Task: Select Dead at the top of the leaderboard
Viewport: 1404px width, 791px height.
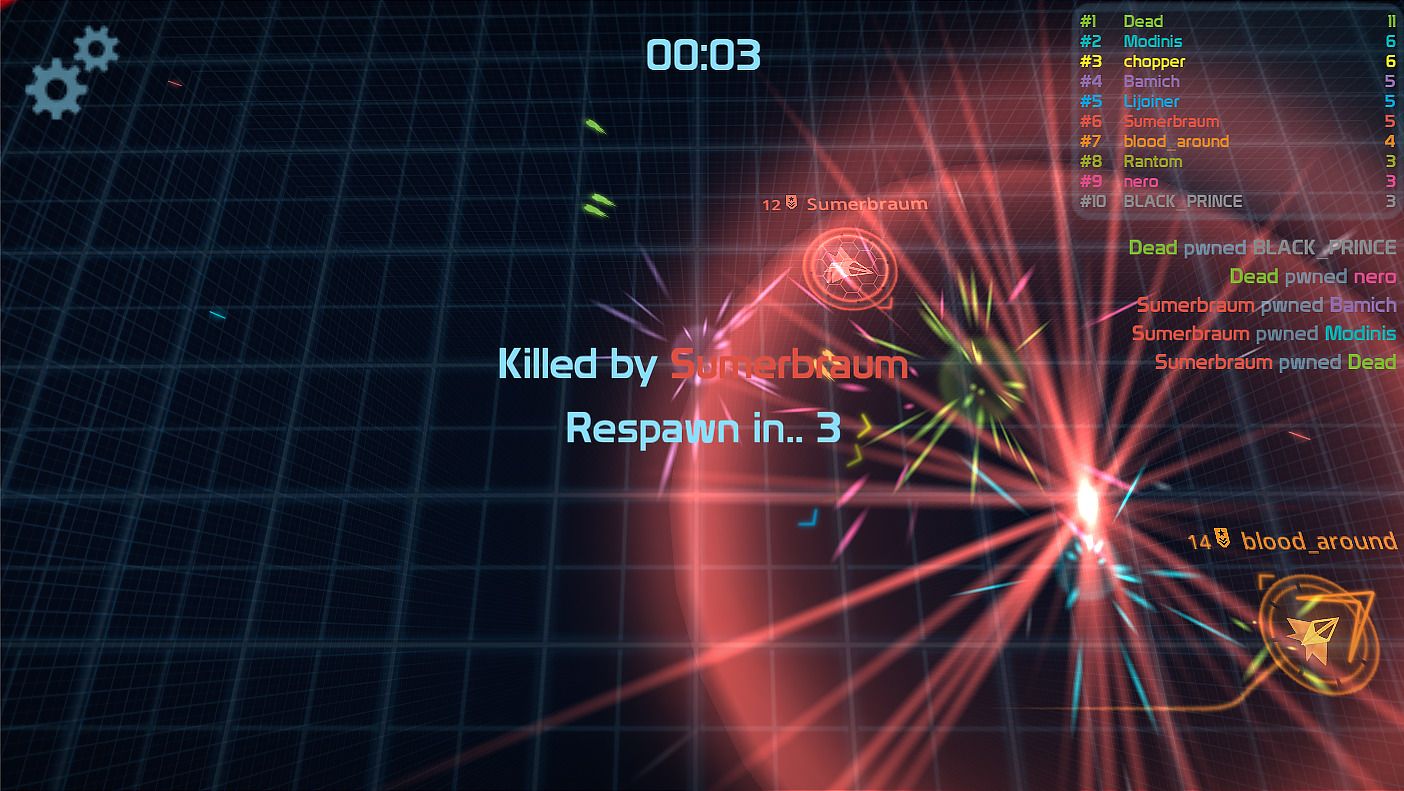Action: click(1141, 20)
